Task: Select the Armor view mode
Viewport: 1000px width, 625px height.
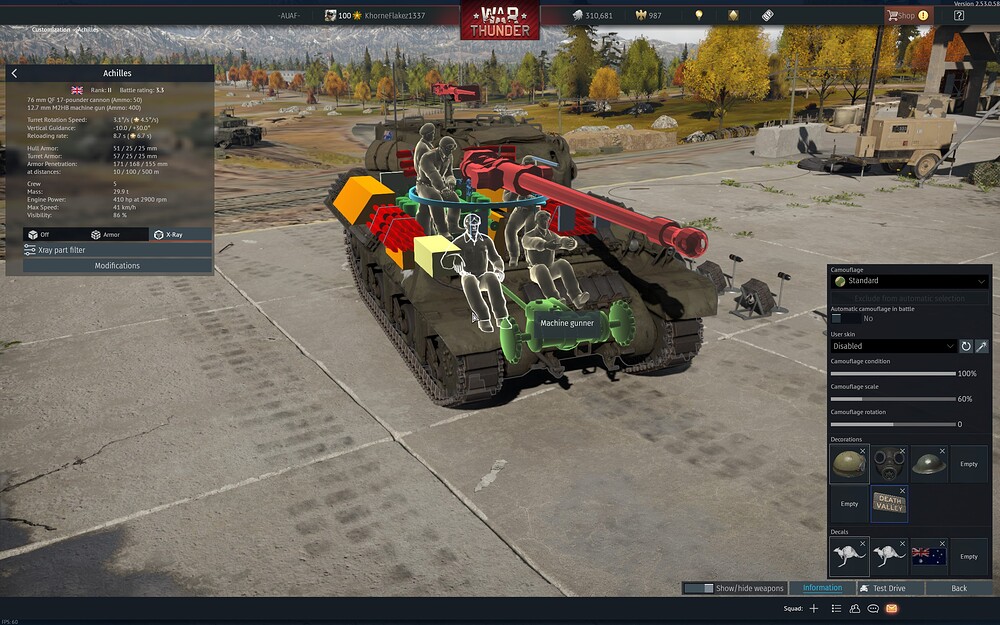Action: point(108,234)
